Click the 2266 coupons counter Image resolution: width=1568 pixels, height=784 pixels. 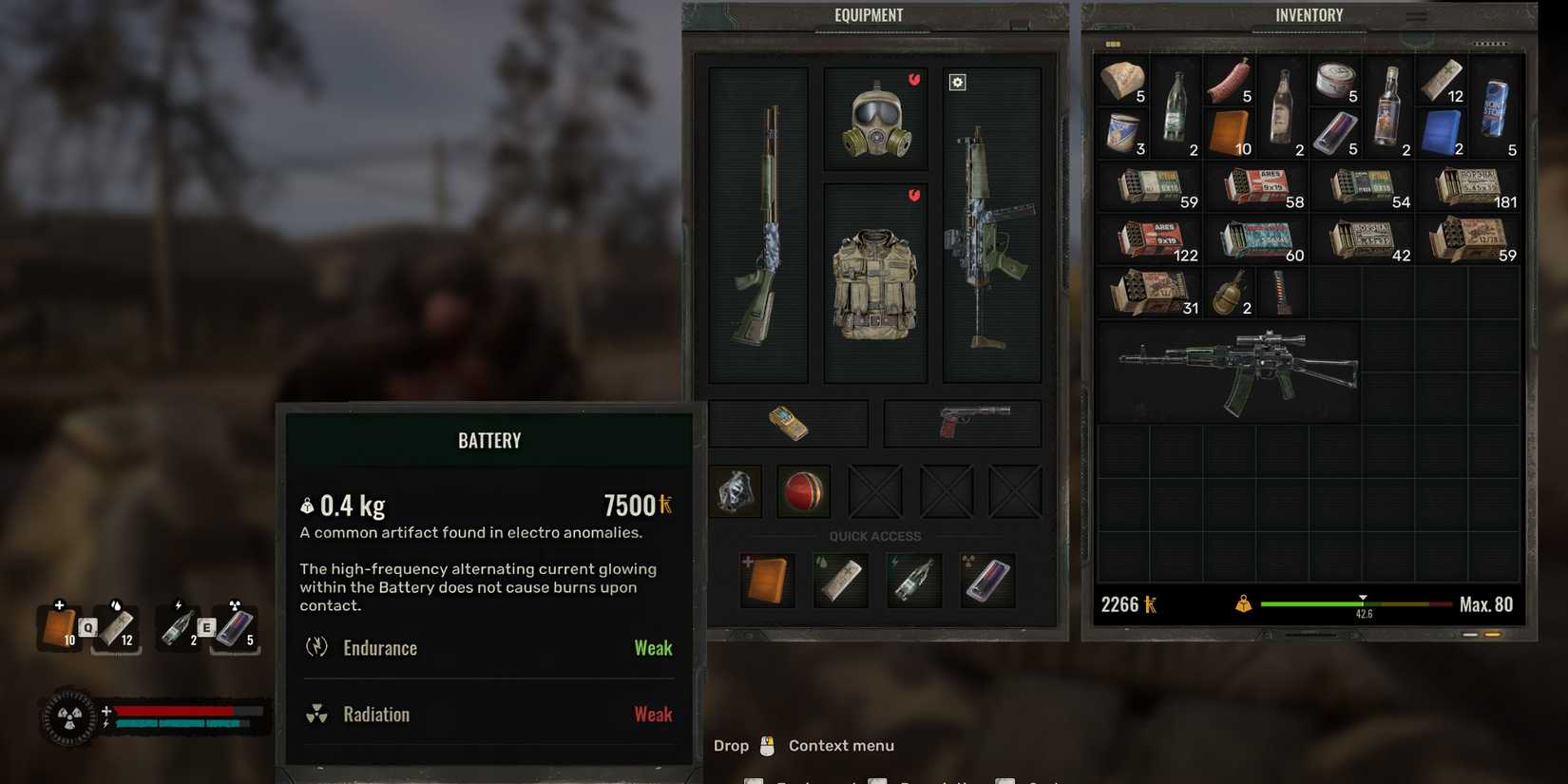point(1124,602)
